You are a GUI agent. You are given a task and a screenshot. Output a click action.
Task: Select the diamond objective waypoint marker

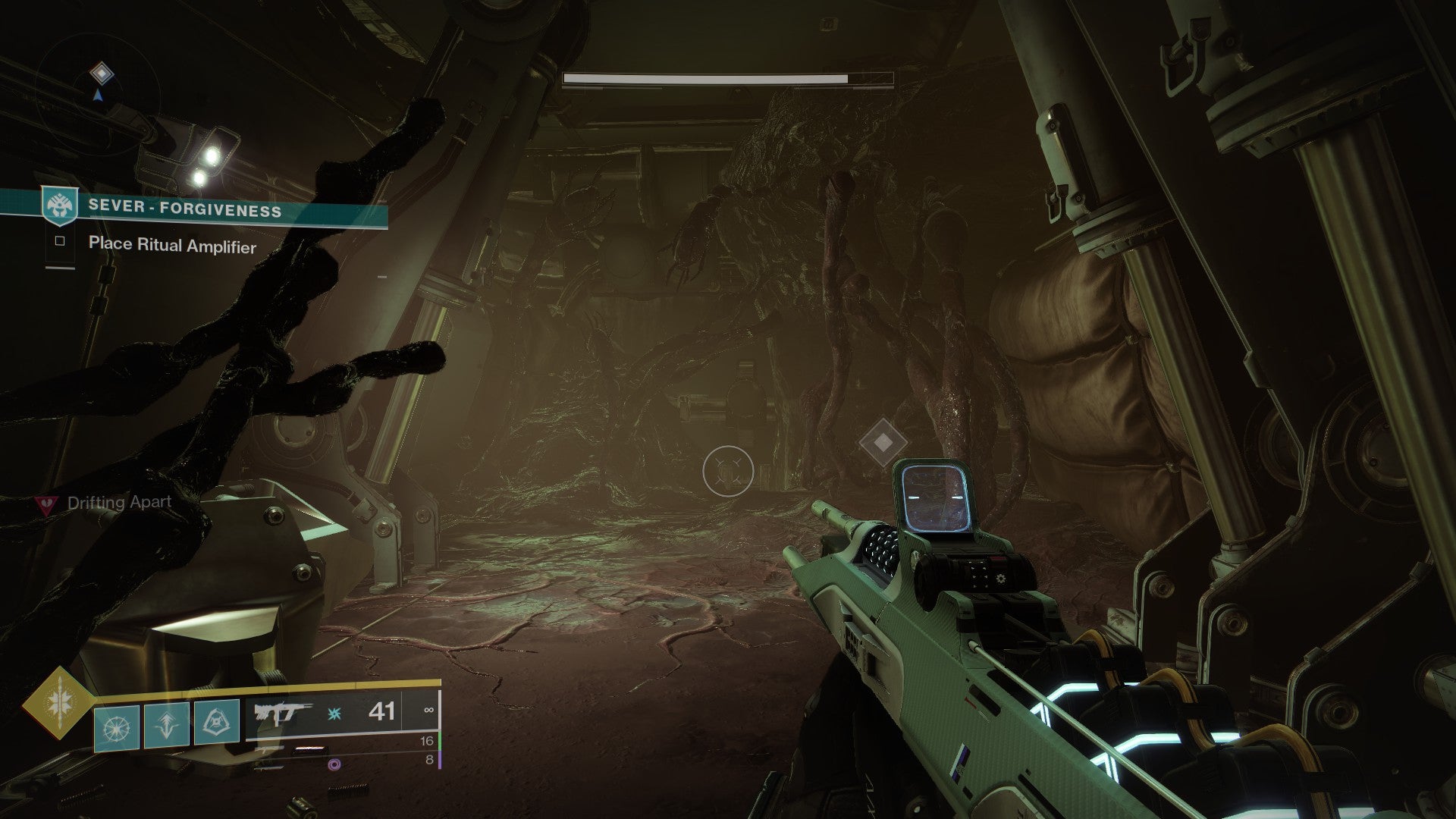click(883, 441)
